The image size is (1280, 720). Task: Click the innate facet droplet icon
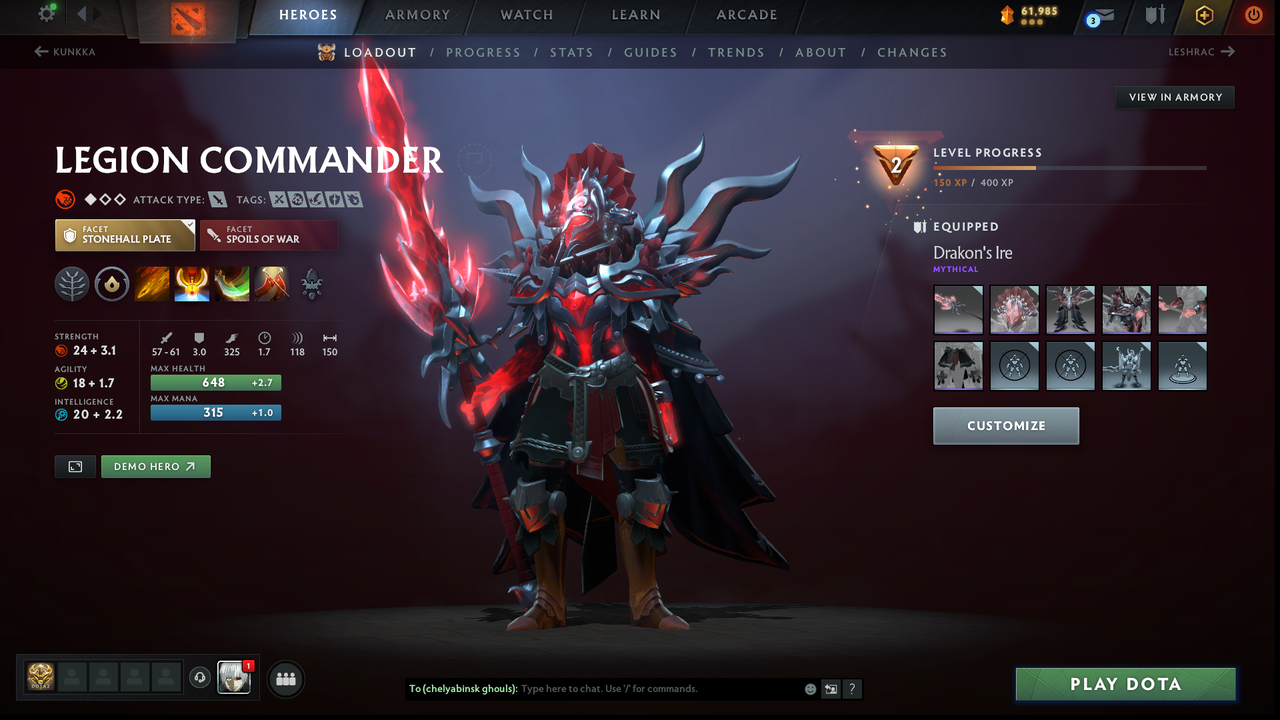(x=111, y=283)
